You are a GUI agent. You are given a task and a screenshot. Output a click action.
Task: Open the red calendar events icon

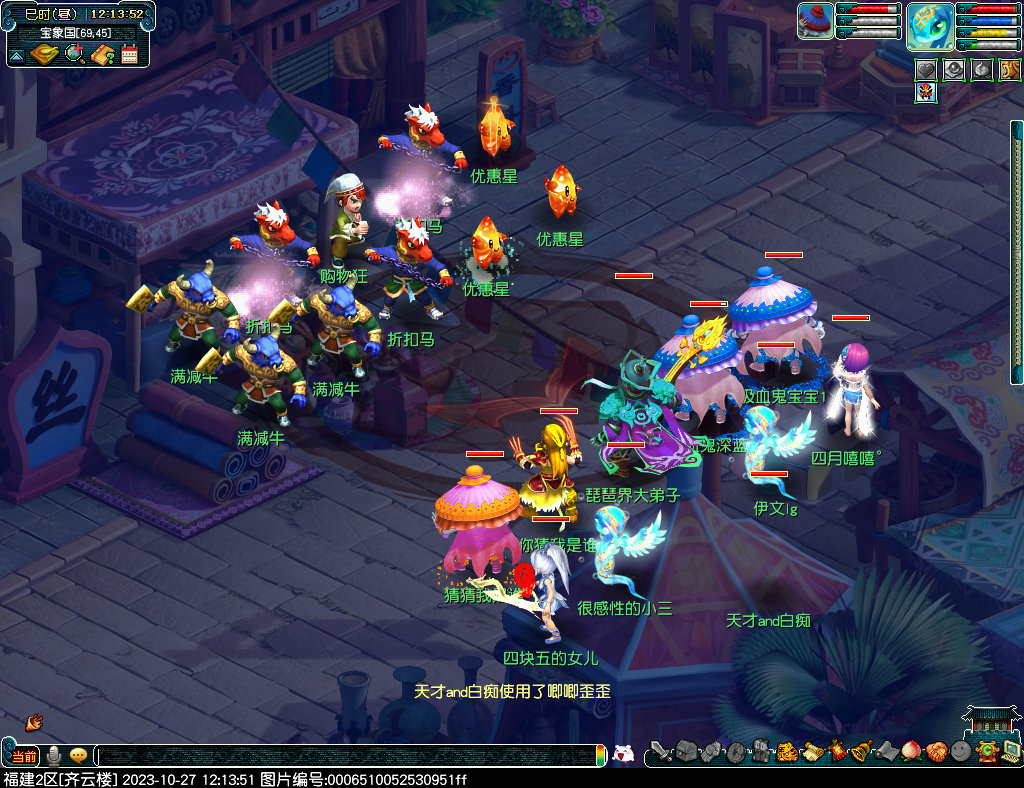click(129, 54)
